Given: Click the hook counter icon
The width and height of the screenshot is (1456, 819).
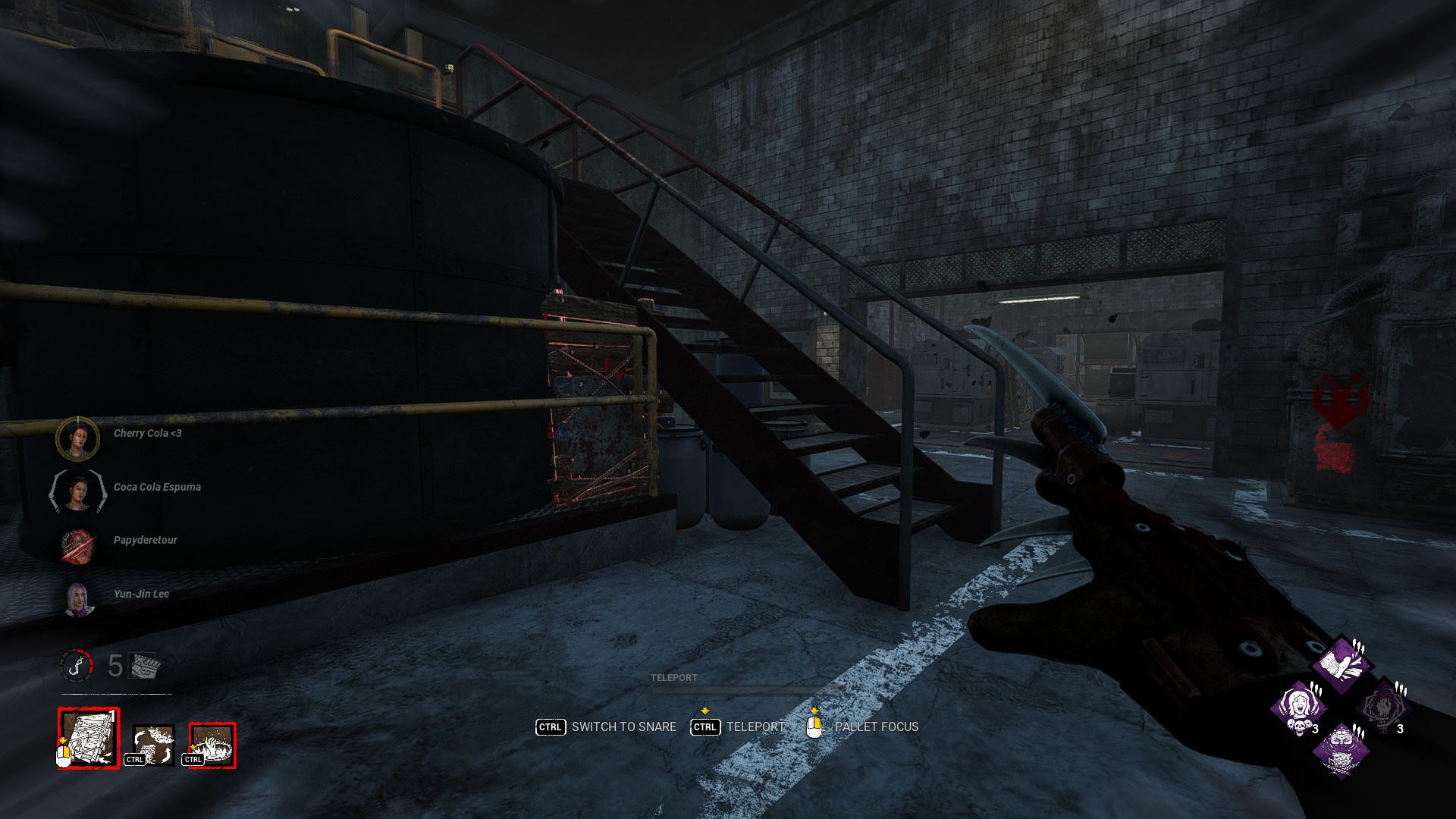Looking at the screenshot, I should click(x=77, y=665).
